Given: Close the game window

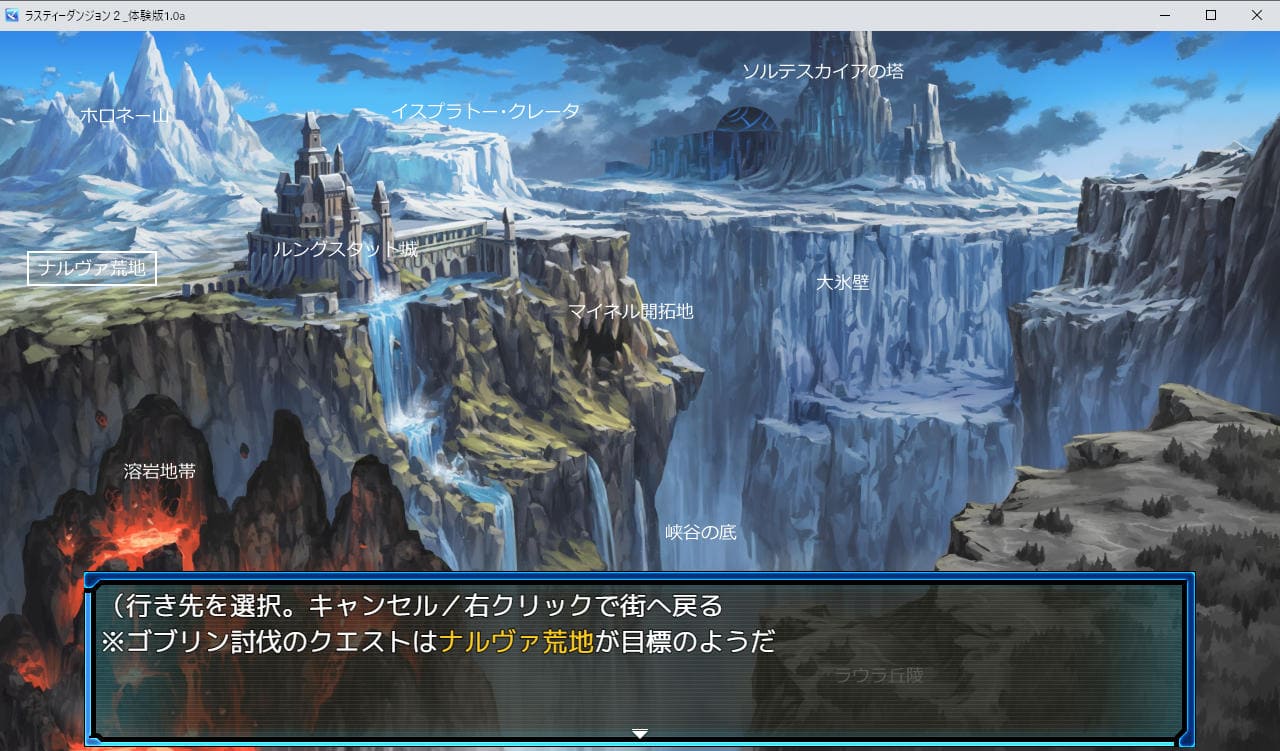Looking at the screenshot, I should (1256, 15).
